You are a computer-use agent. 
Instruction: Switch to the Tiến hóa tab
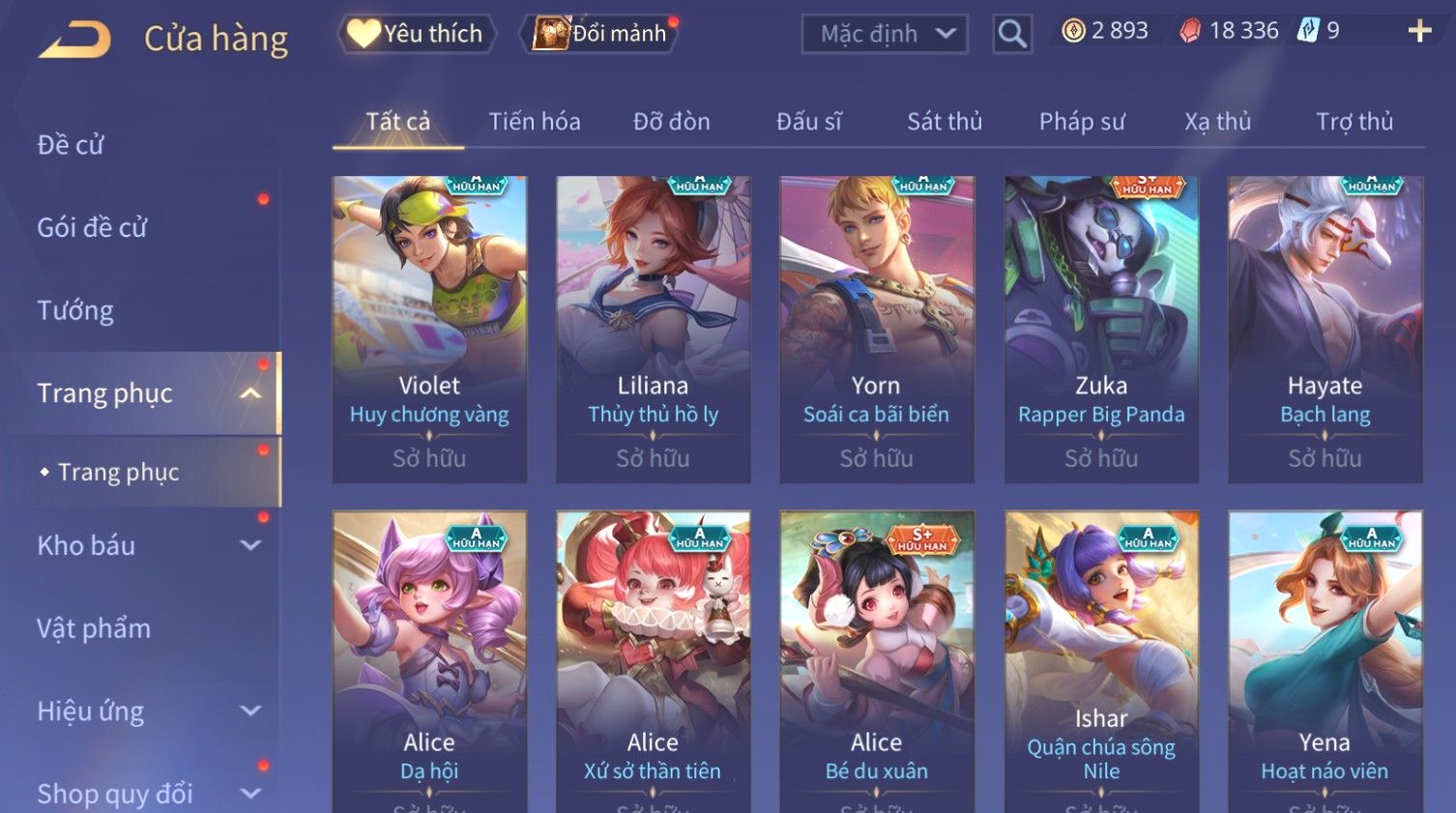pyautogui.click(x=535, y=122)
